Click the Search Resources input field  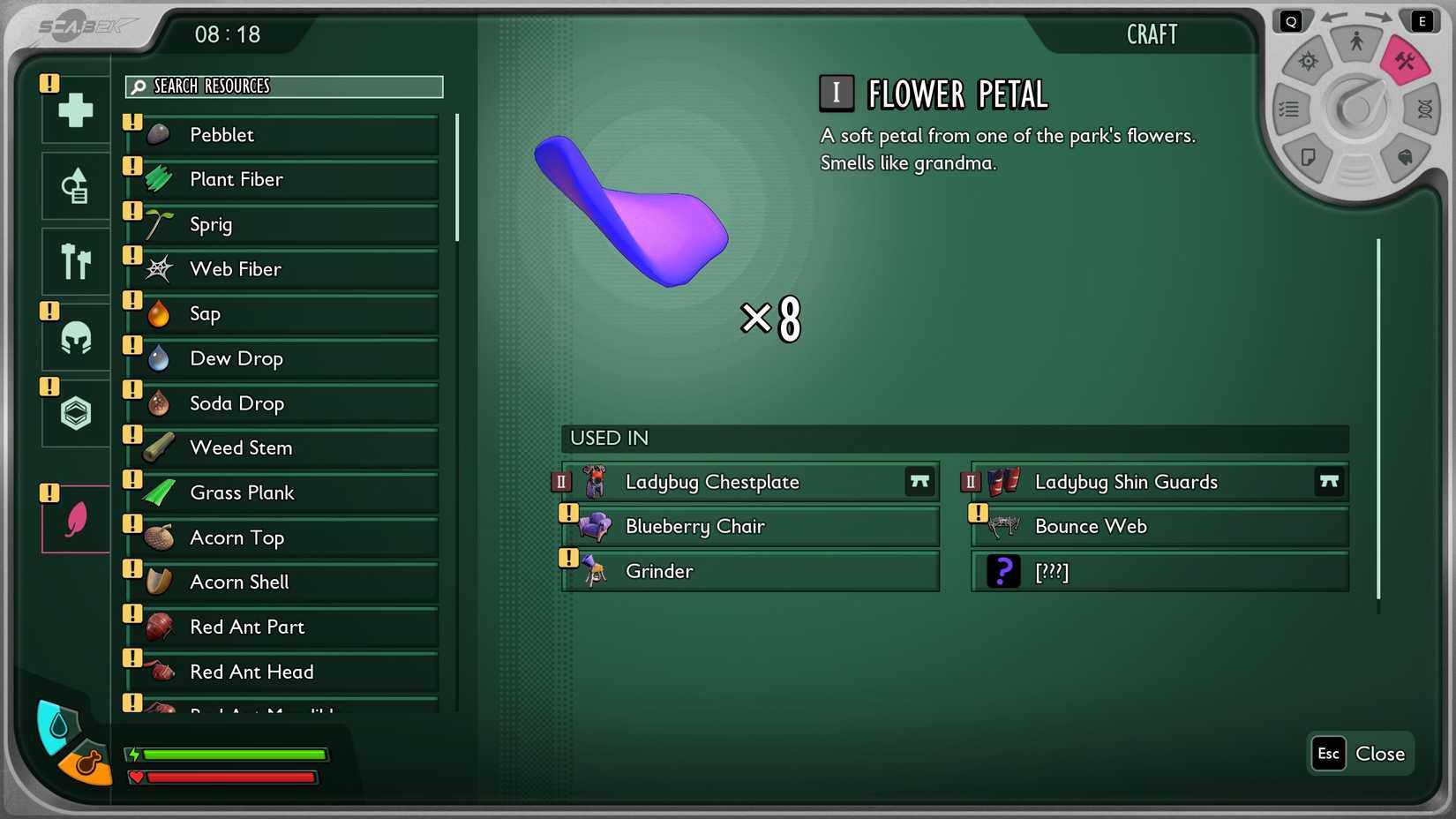(282, 86)
